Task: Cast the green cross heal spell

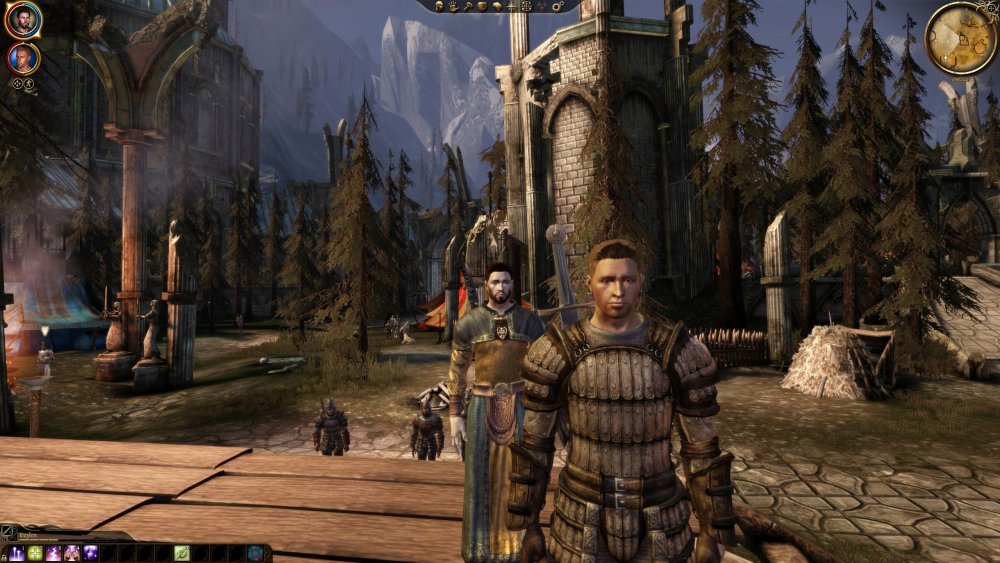Action: 35,553
